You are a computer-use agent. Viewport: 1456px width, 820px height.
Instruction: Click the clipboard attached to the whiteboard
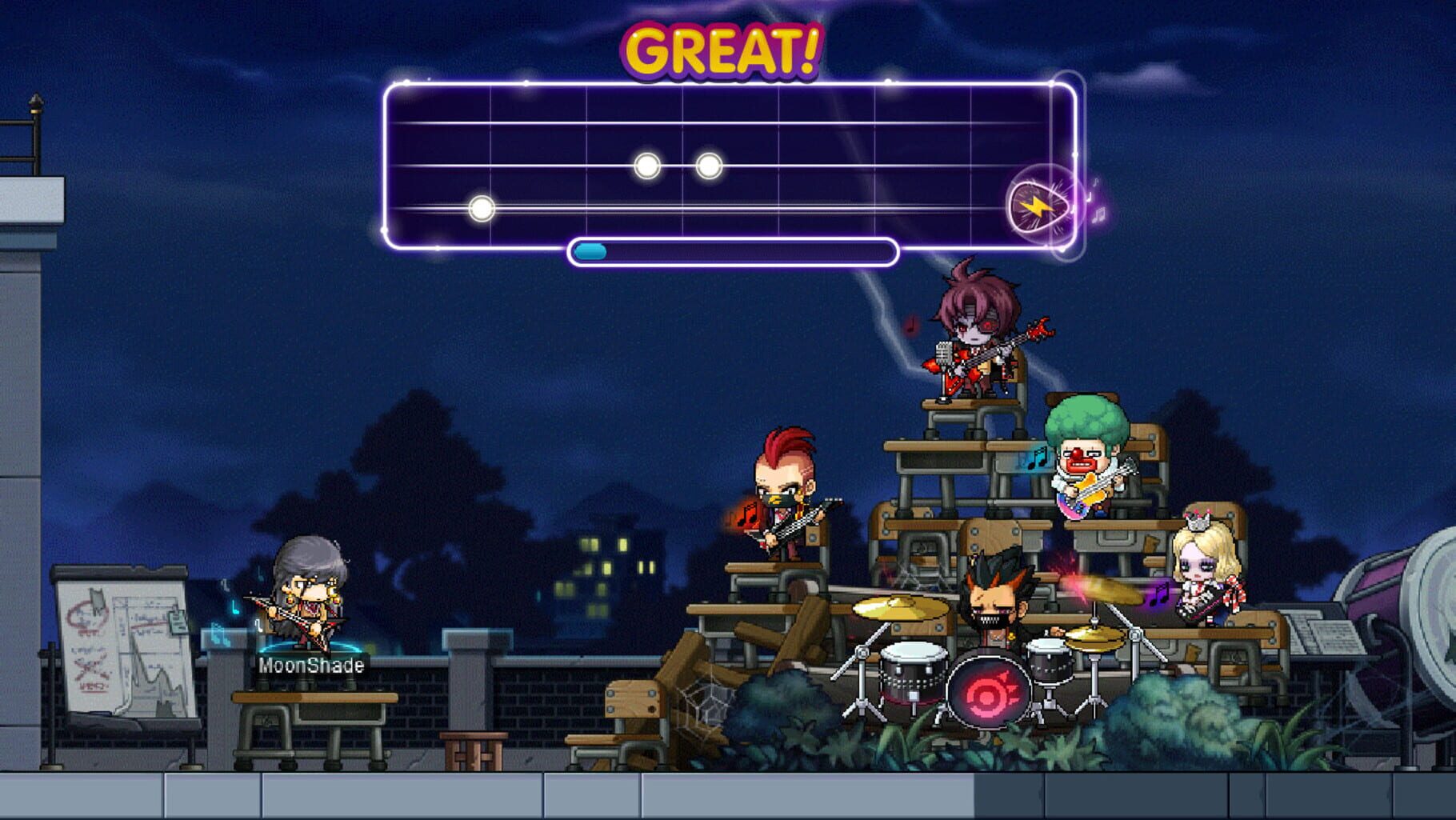click(x=177, y=622)
